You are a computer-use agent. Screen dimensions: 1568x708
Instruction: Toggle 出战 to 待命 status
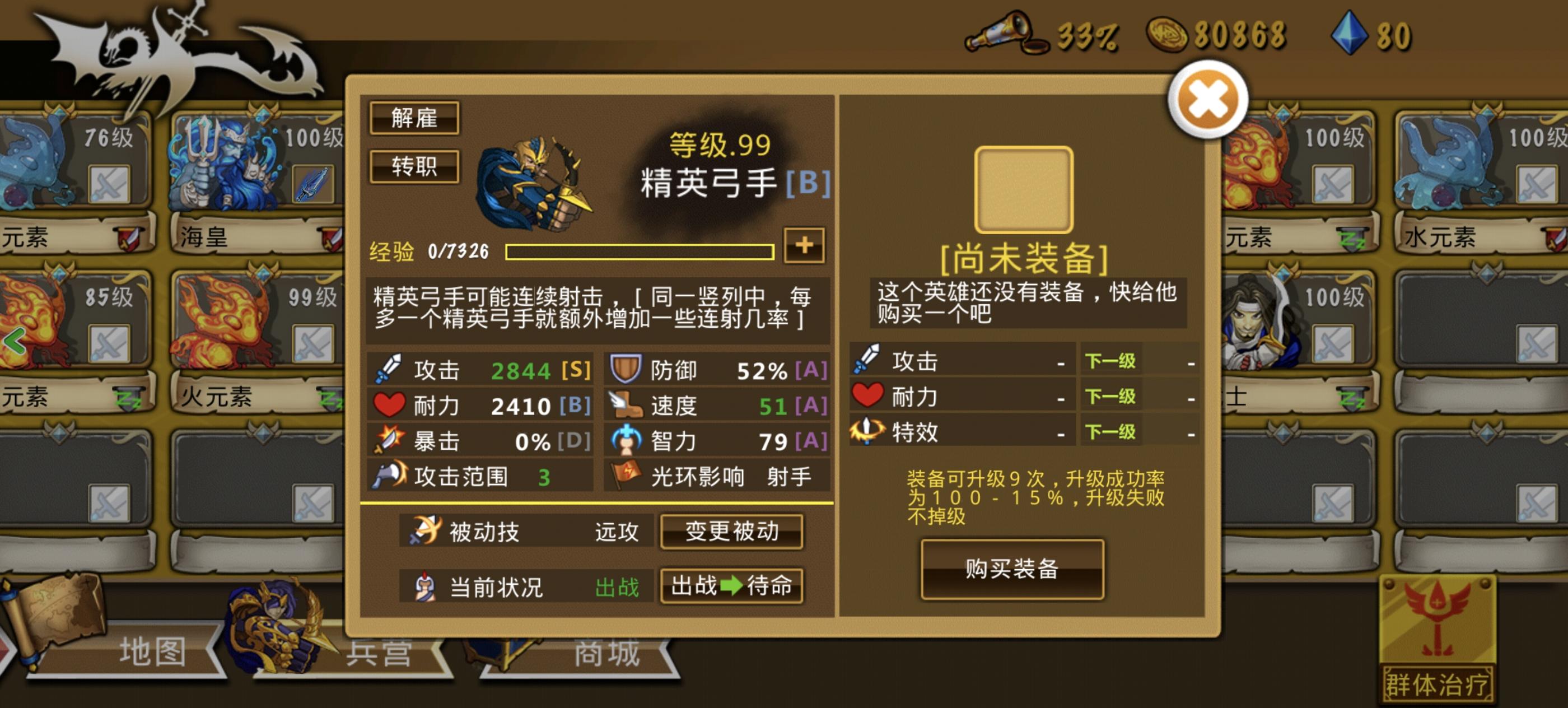[x=732, y=586]
